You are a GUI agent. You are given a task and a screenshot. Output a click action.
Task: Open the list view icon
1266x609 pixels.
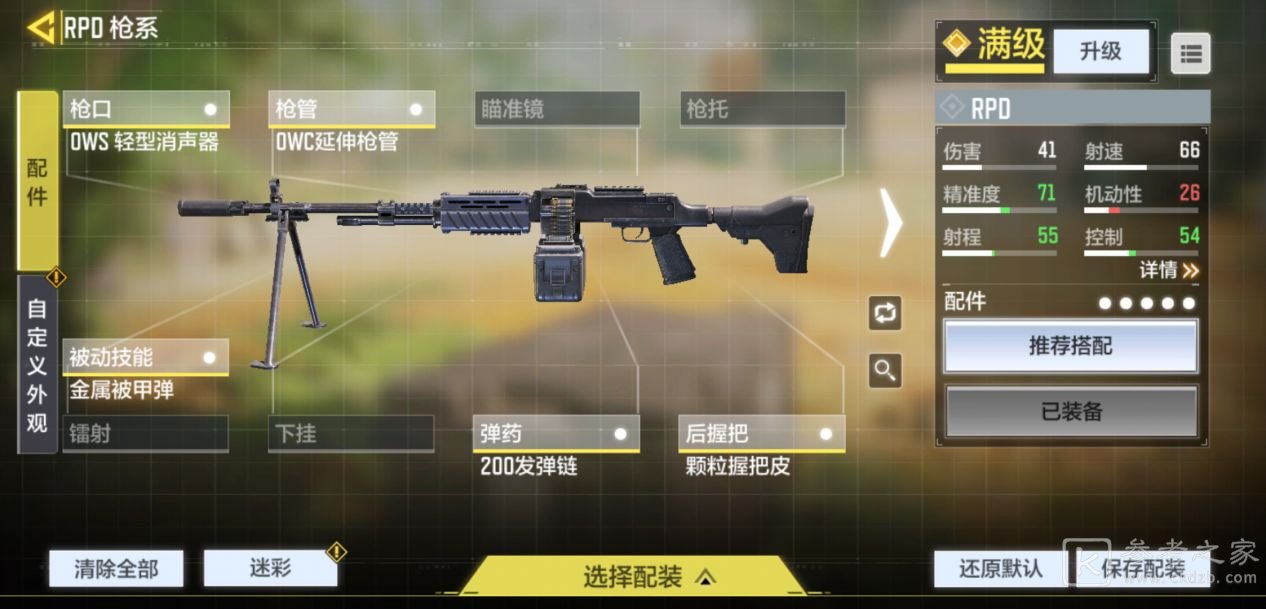pos(1190,54)
